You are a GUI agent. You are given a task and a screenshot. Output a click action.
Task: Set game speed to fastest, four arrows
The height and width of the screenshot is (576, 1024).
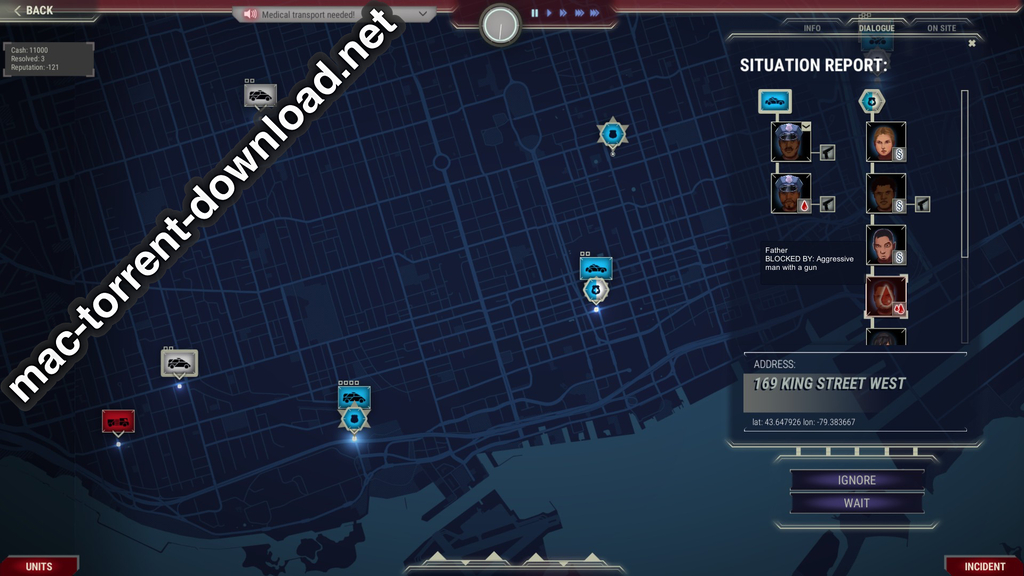pyautogui.click(x=595, y=13)
